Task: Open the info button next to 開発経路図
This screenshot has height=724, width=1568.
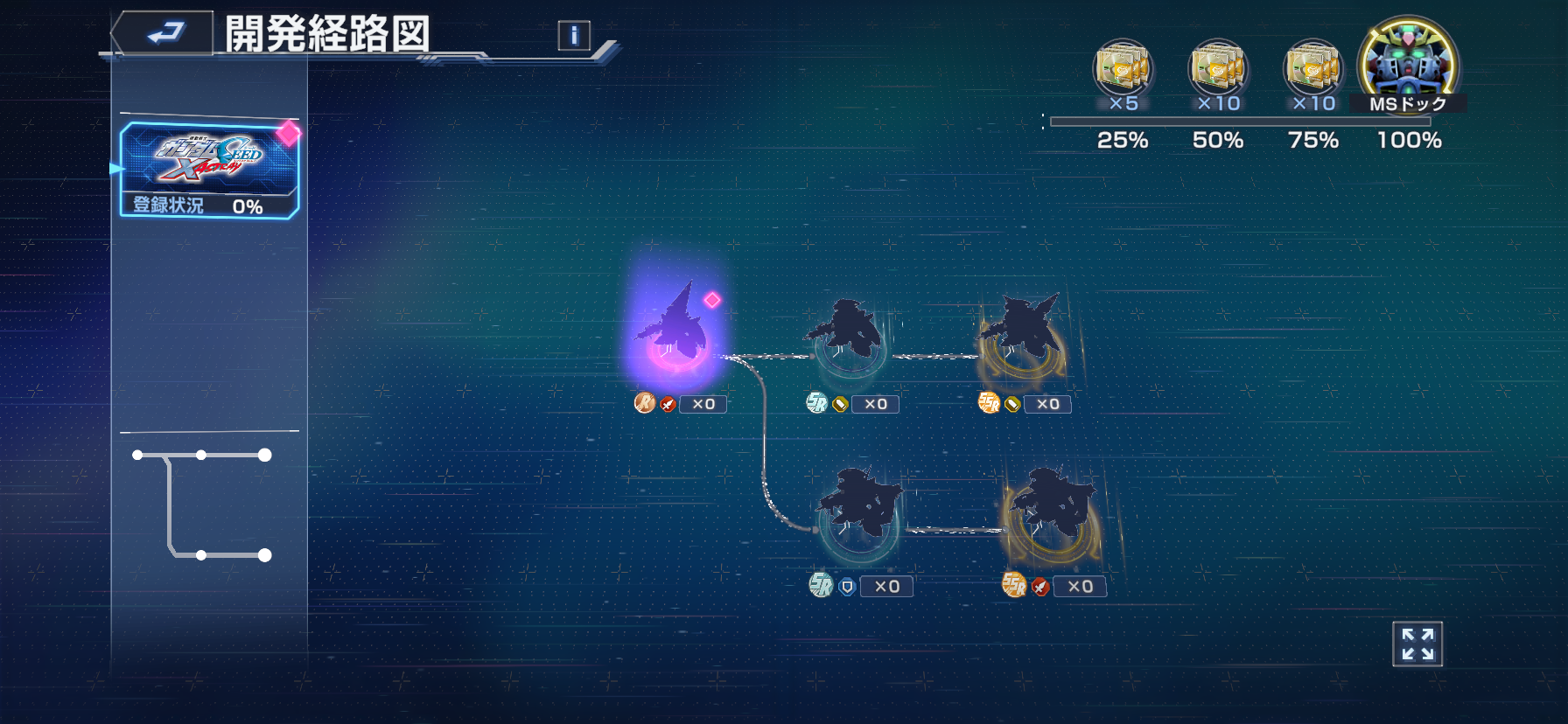Action: click(x=574, y=35)
